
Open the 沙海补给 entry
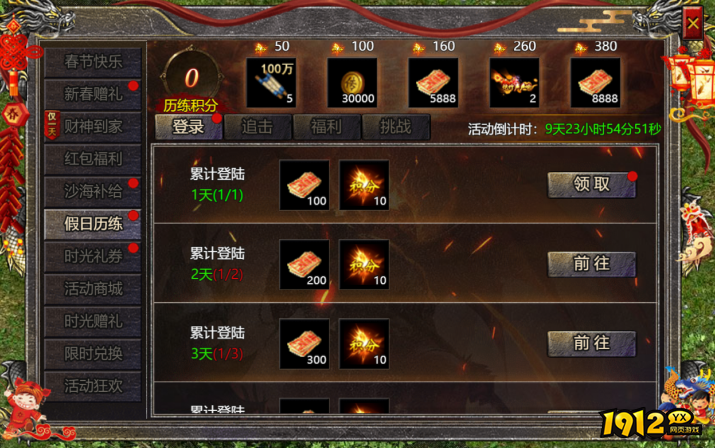pos(93,191)
